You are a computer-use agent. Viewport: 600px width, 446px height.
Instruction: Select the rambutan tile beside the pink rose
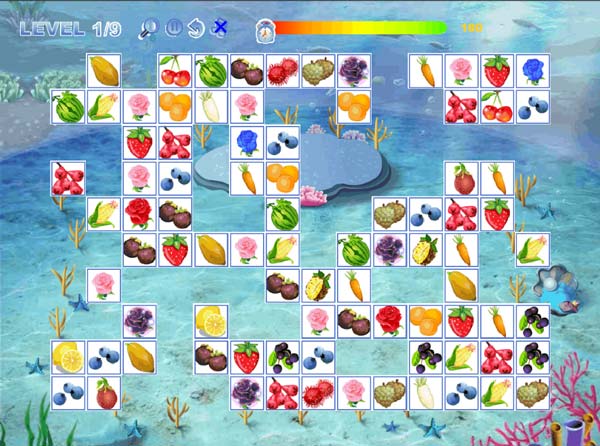click(x=319, y=391)
